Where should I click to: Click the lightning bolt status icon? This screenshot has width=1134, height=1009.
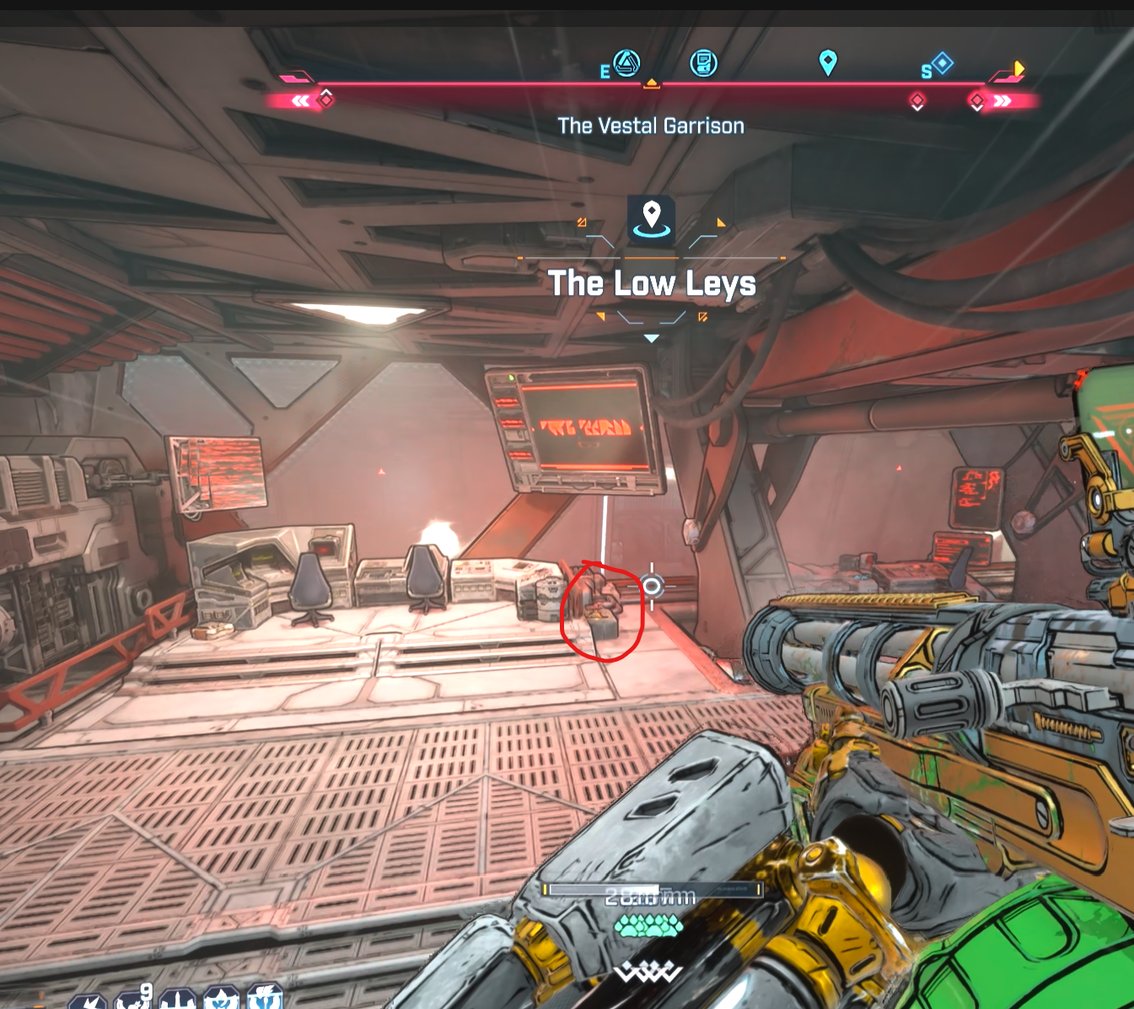pyautogui.click(x=88, y=998)
